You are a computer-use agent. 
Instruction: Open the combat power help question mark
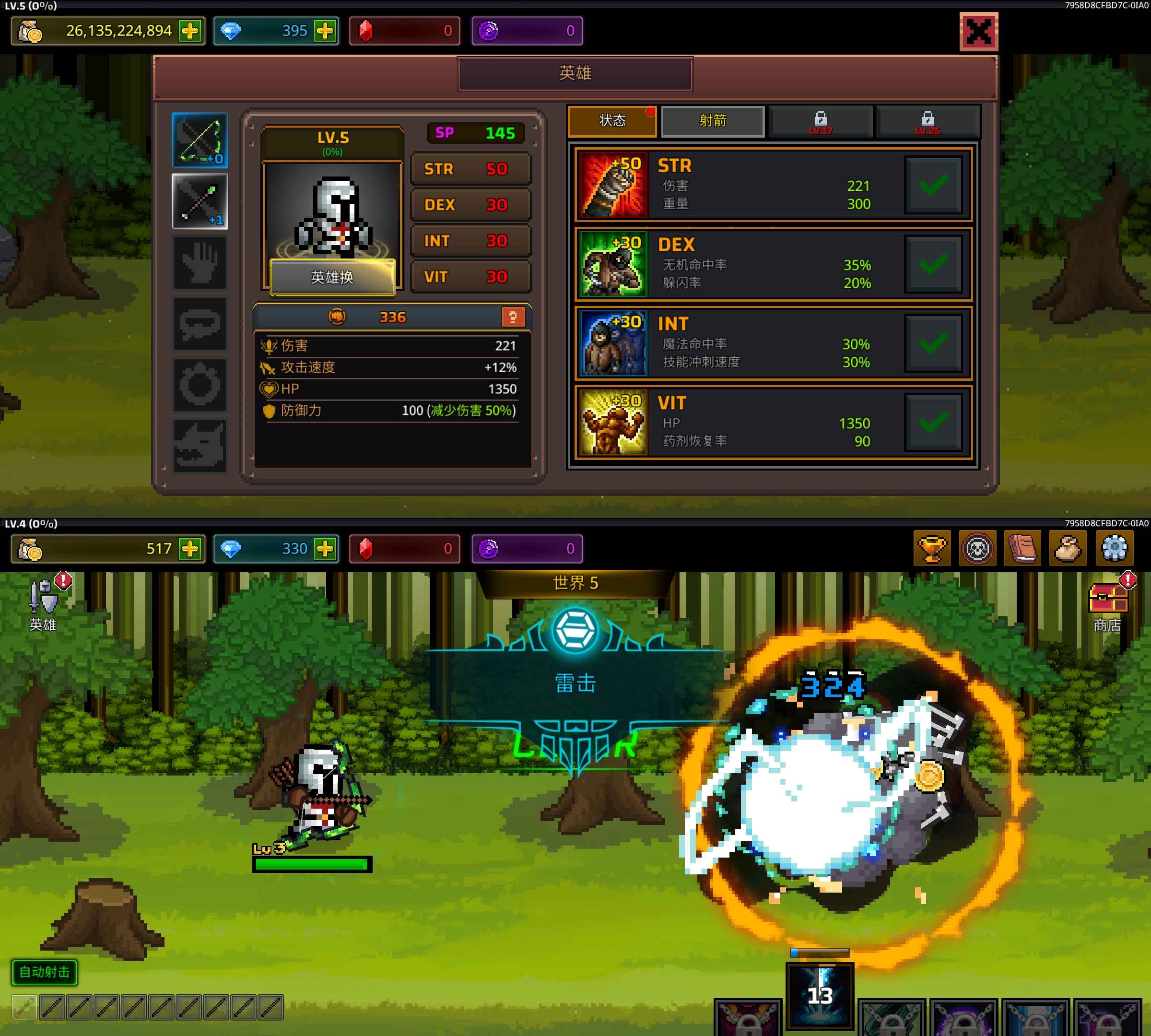click(512, 317)
